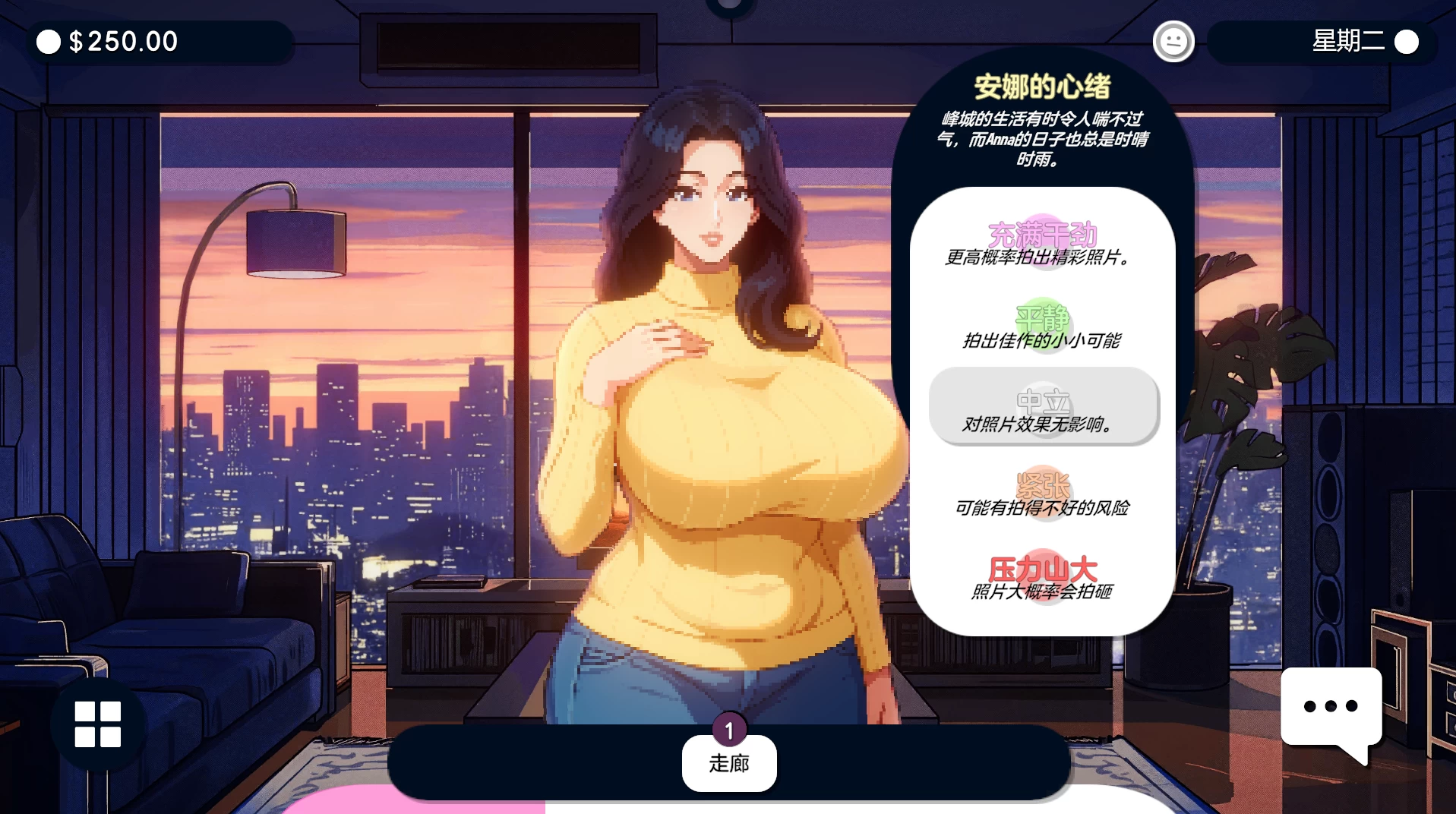Click the 压力山大 mood badge
Screen dimensions: 1456x814
1043,567
